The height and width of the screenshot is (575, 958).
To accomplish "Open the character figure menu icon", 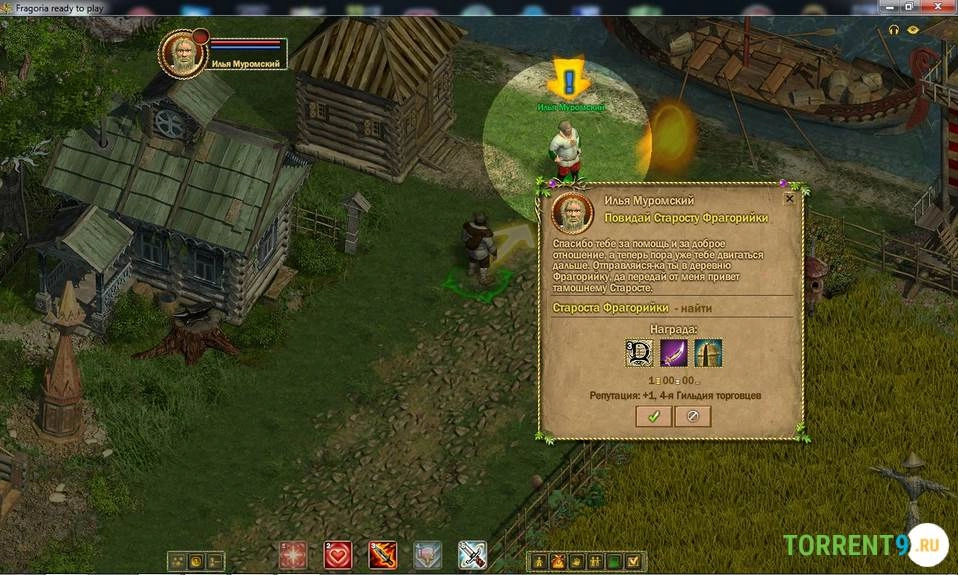I will click(x=539, y=561).
